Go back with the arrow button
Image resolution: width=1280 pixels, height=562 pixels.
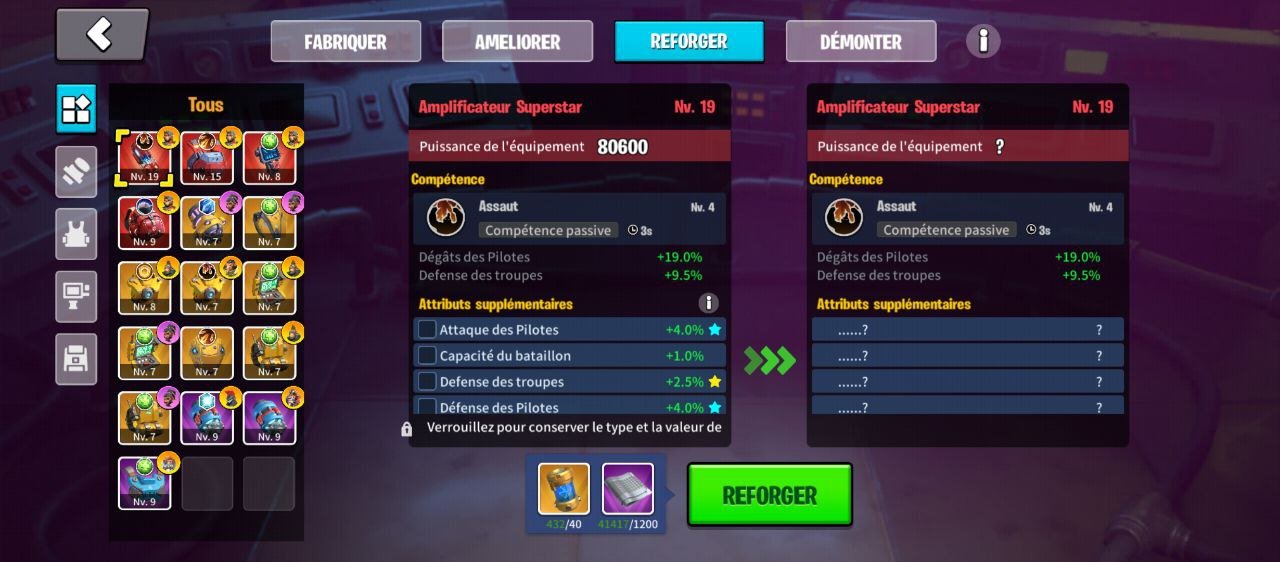tap(102, 35)
